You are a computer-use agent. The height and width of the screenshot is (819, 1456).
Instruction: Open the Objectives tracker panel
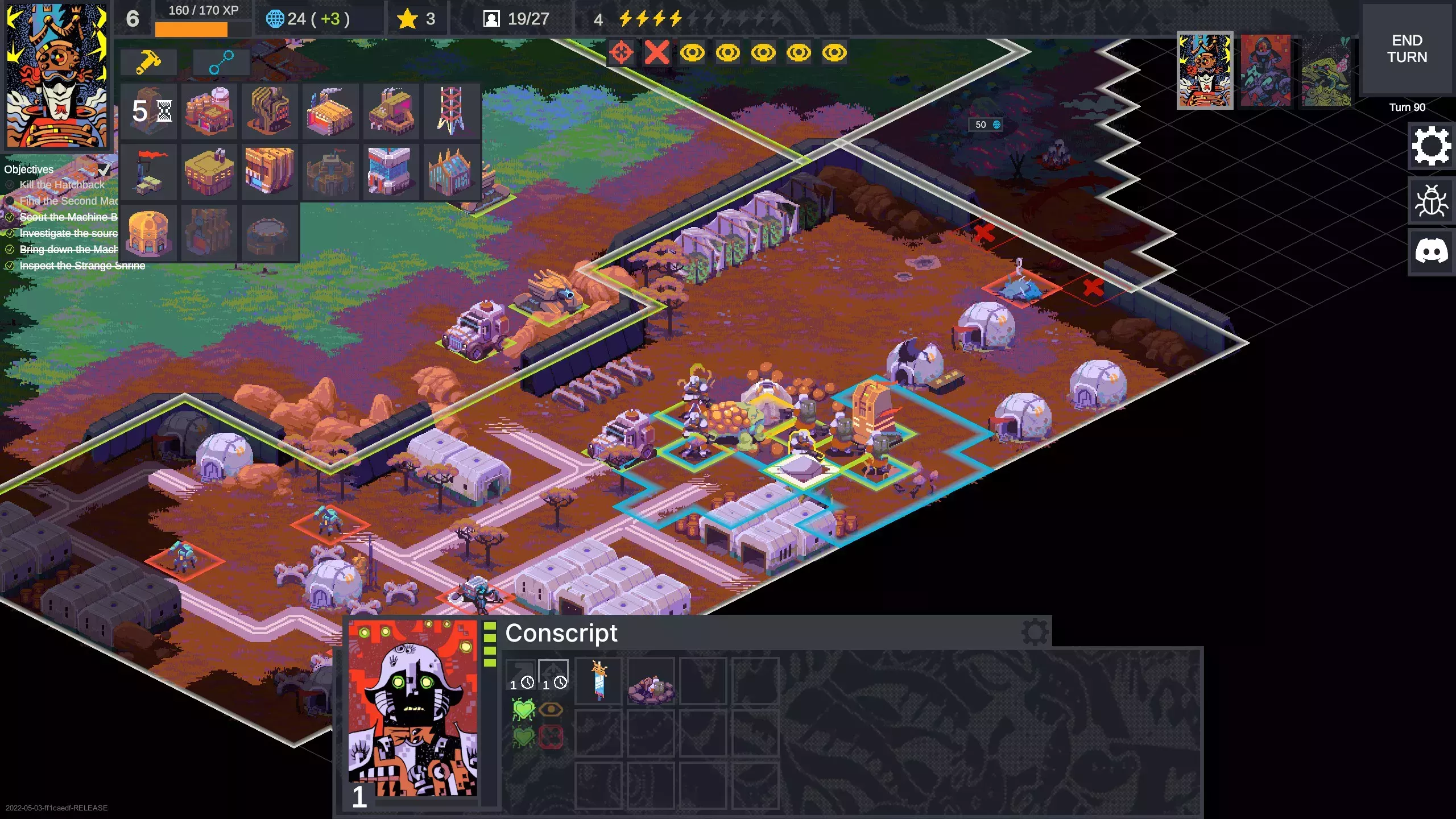[x=29, y=169]
